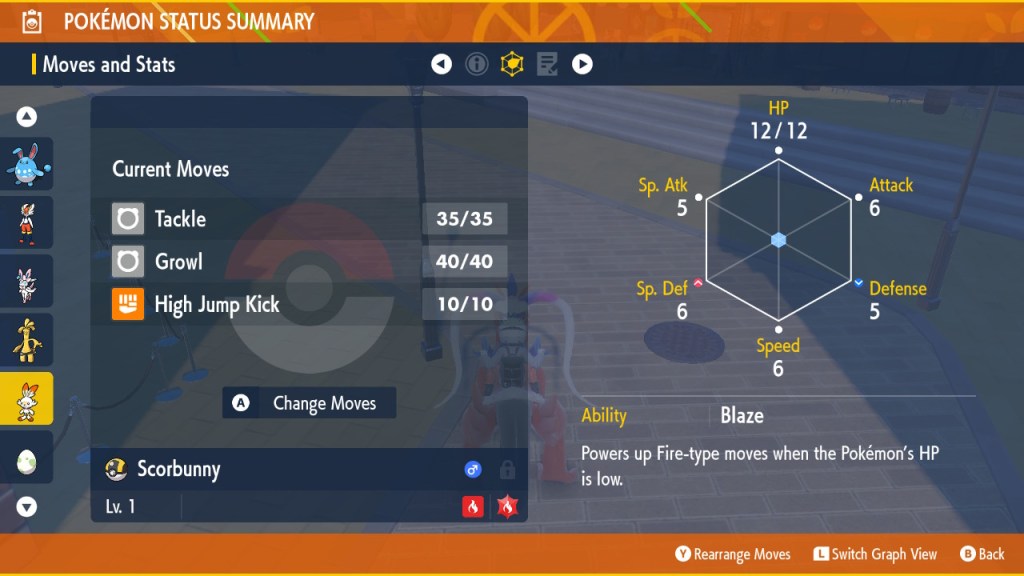Open the memo notes tab icon

[x=547, y=65]
